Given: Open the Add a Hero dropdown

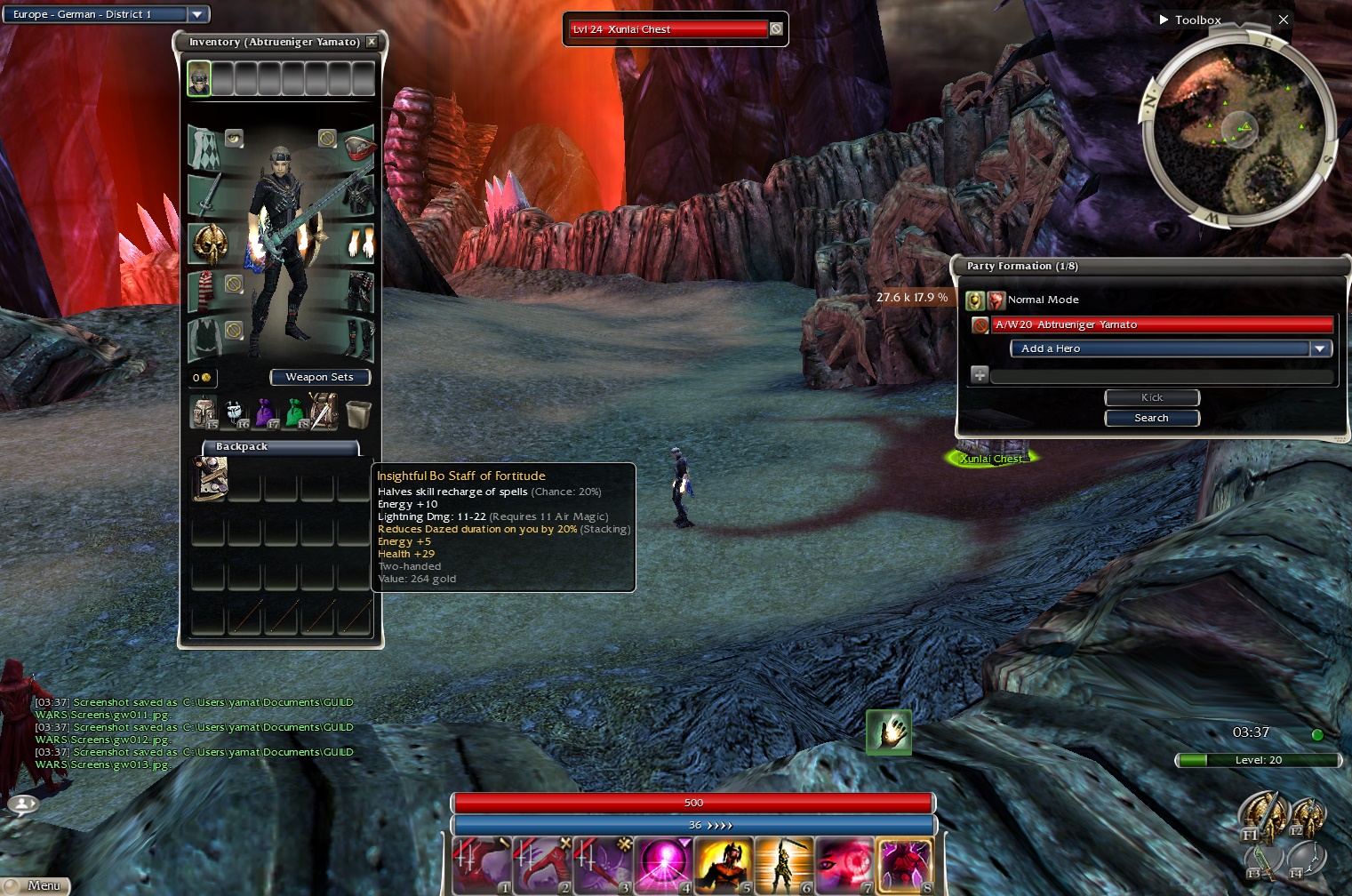Looking at the screenshot, I should coord(1320,349).
